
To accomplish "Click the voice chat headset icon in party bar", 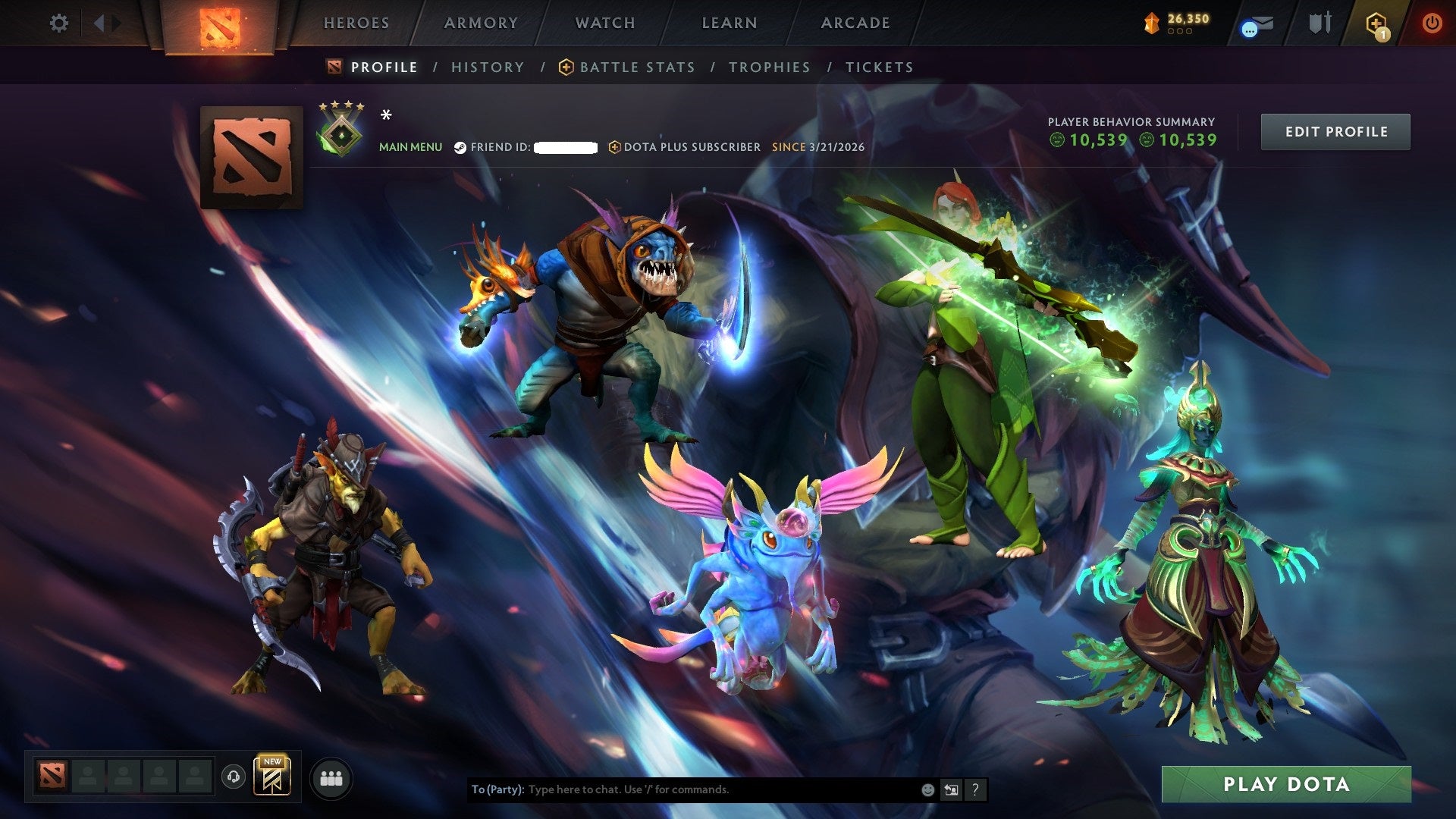I will (235, 778).
